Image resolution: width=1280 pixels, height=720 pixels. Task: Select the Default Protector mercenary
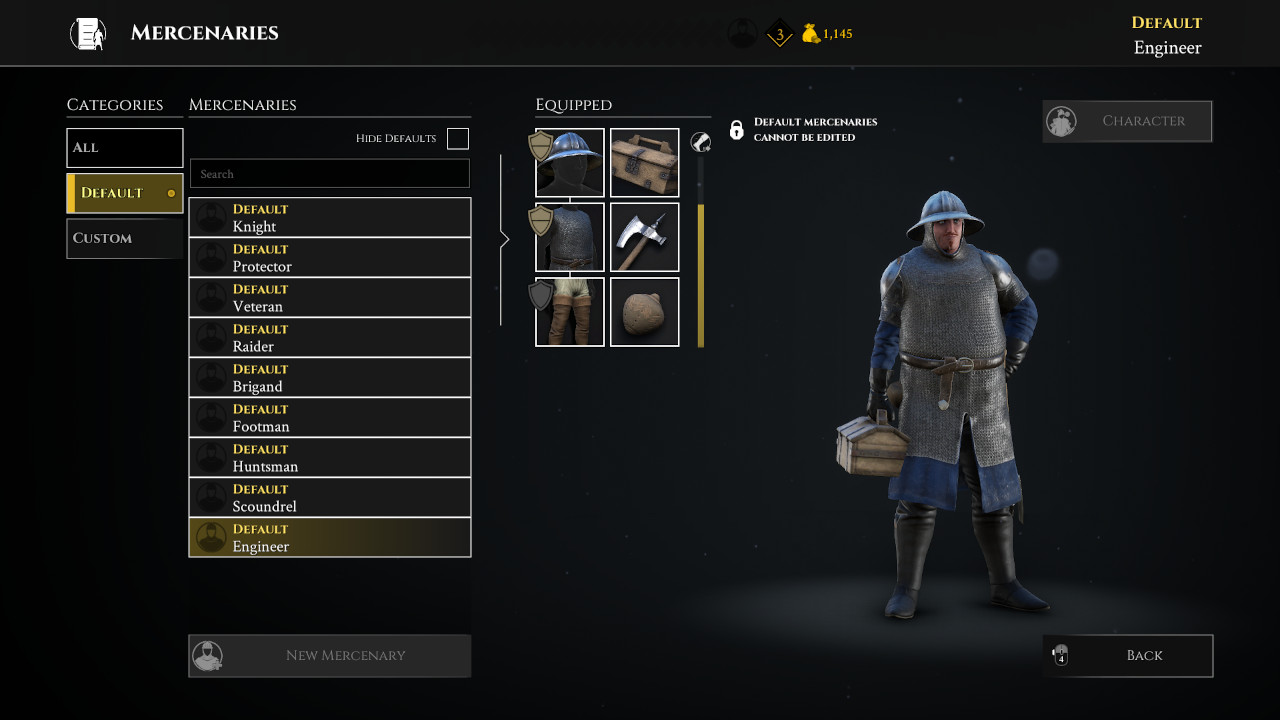pos(330,257)
